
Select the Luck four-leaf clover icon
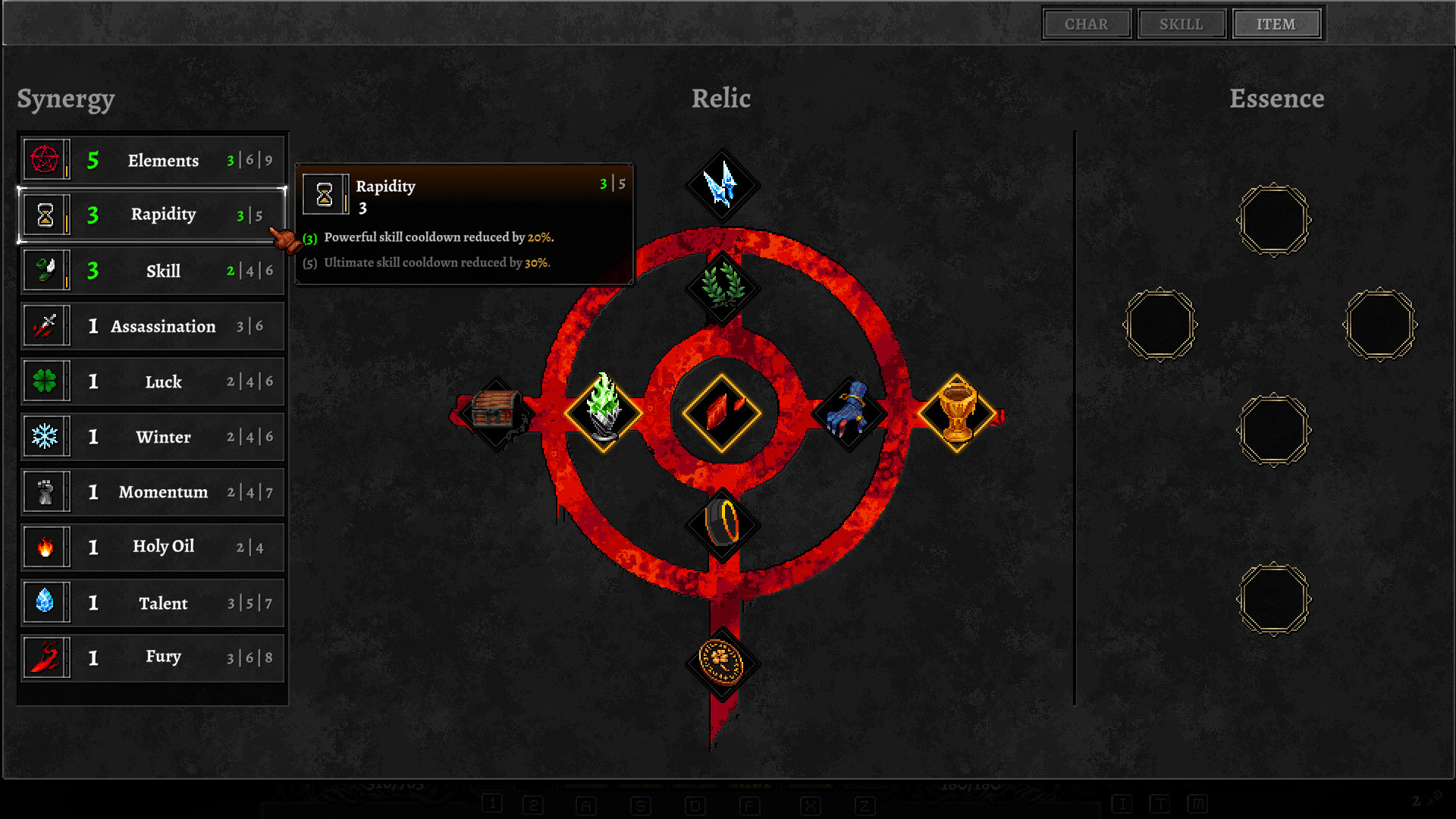[x=46, y=381]
